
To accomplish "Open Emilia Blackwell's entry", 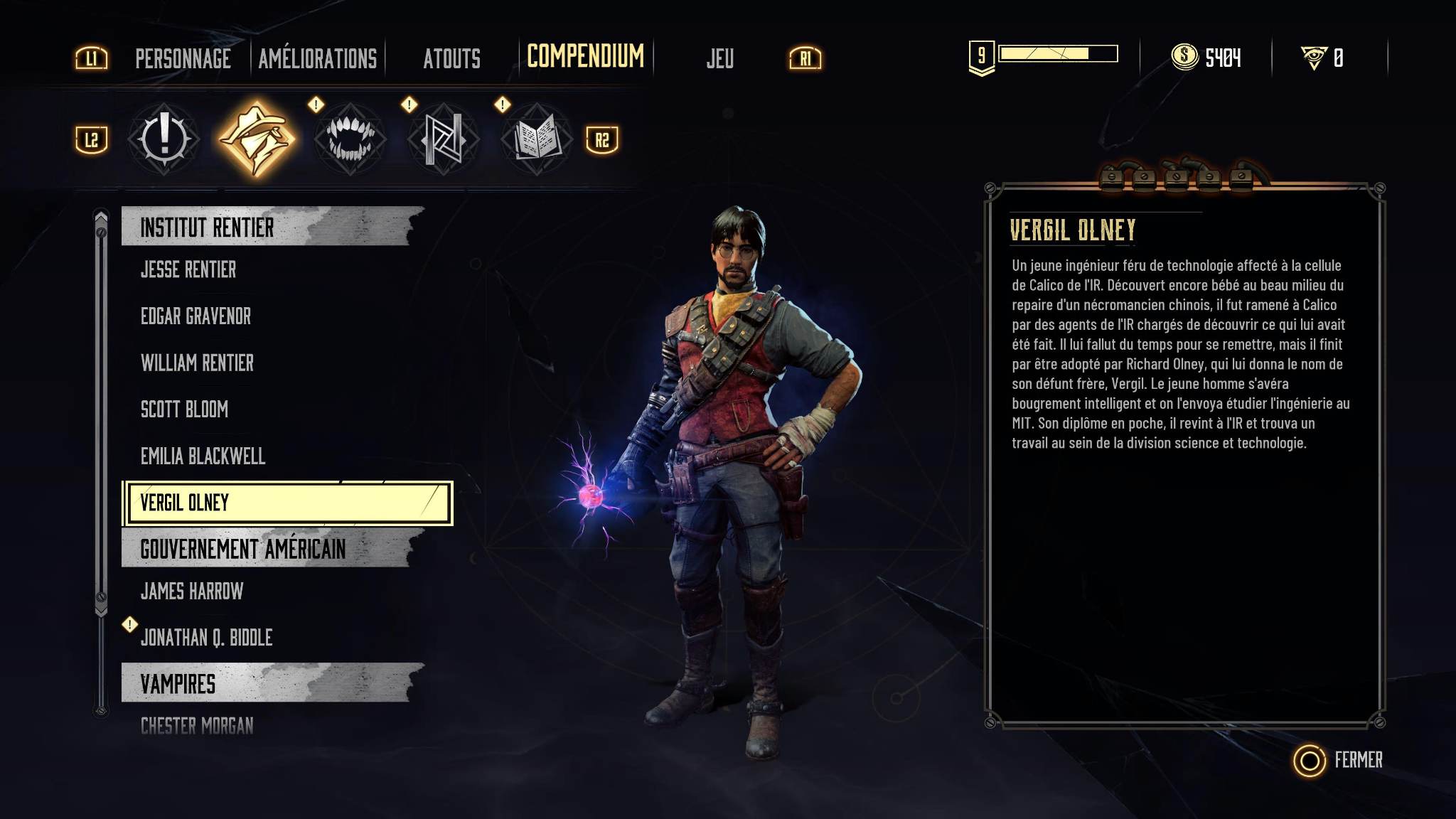I will [x=203, y=456].
